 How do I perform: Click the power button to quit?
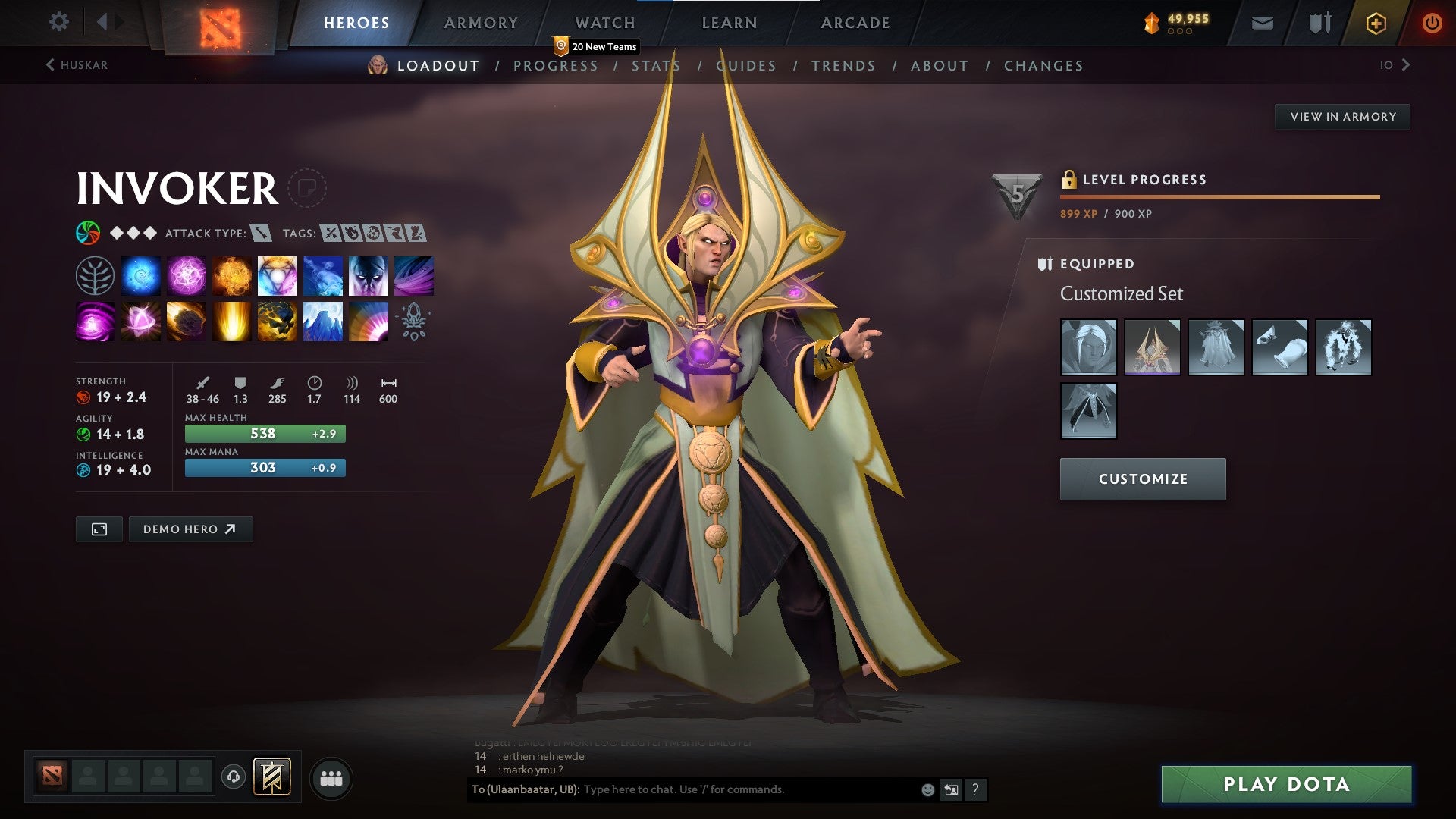point(1432,23)
